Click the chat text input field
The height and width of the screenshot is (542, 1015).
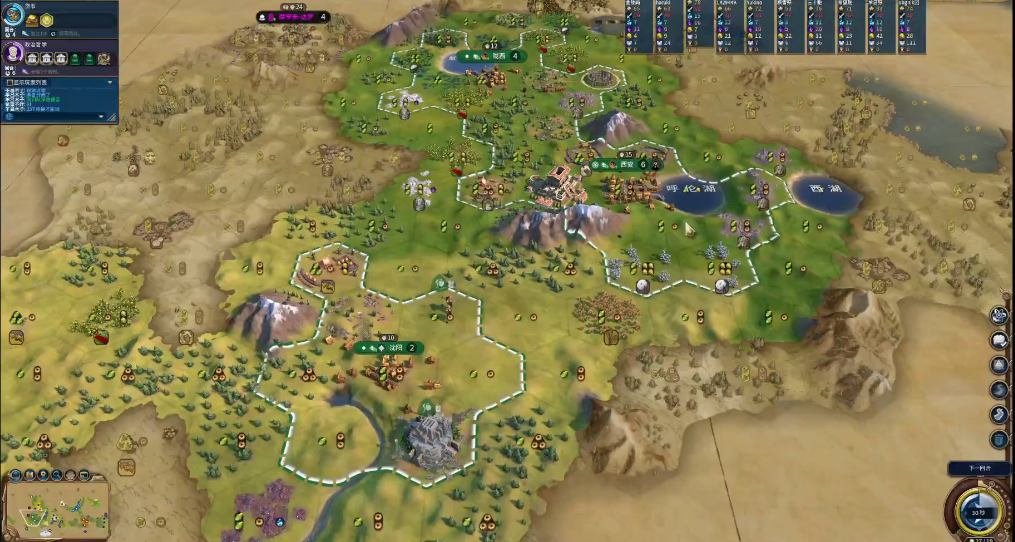50,117
